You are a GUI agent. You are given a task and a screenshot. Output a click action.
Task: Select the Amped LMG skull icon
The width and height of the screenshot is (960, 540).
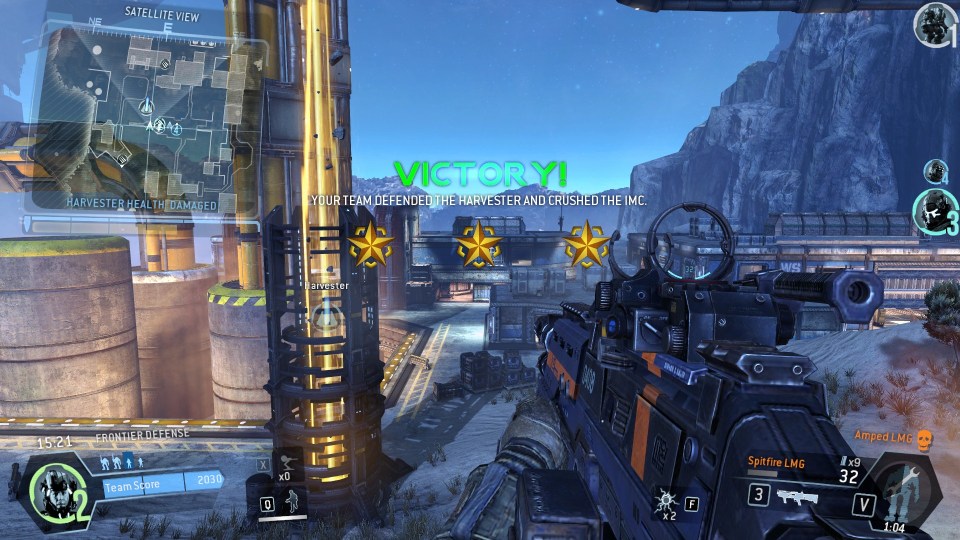pyautogui.click(x=924, y=437)
